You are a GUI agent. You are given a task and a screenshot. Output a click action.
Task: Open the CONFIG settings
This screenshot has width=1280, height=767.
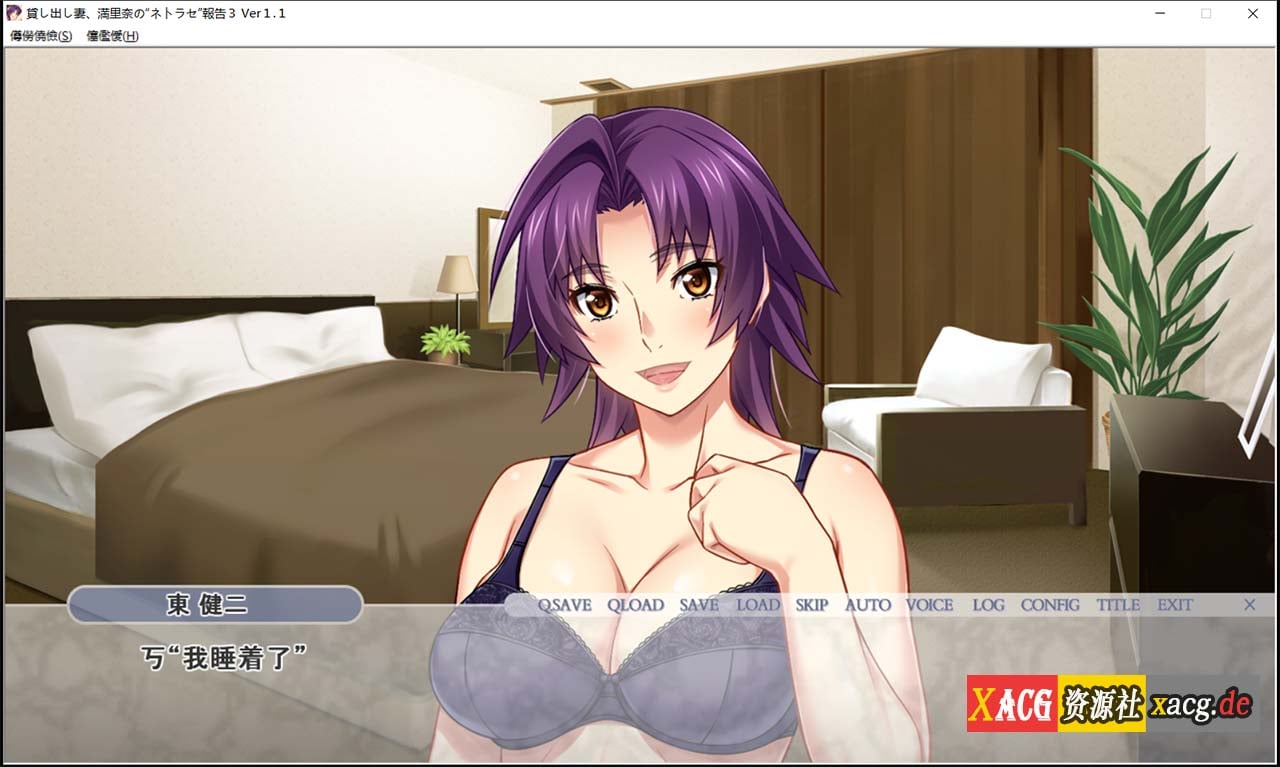[1050, 605]
